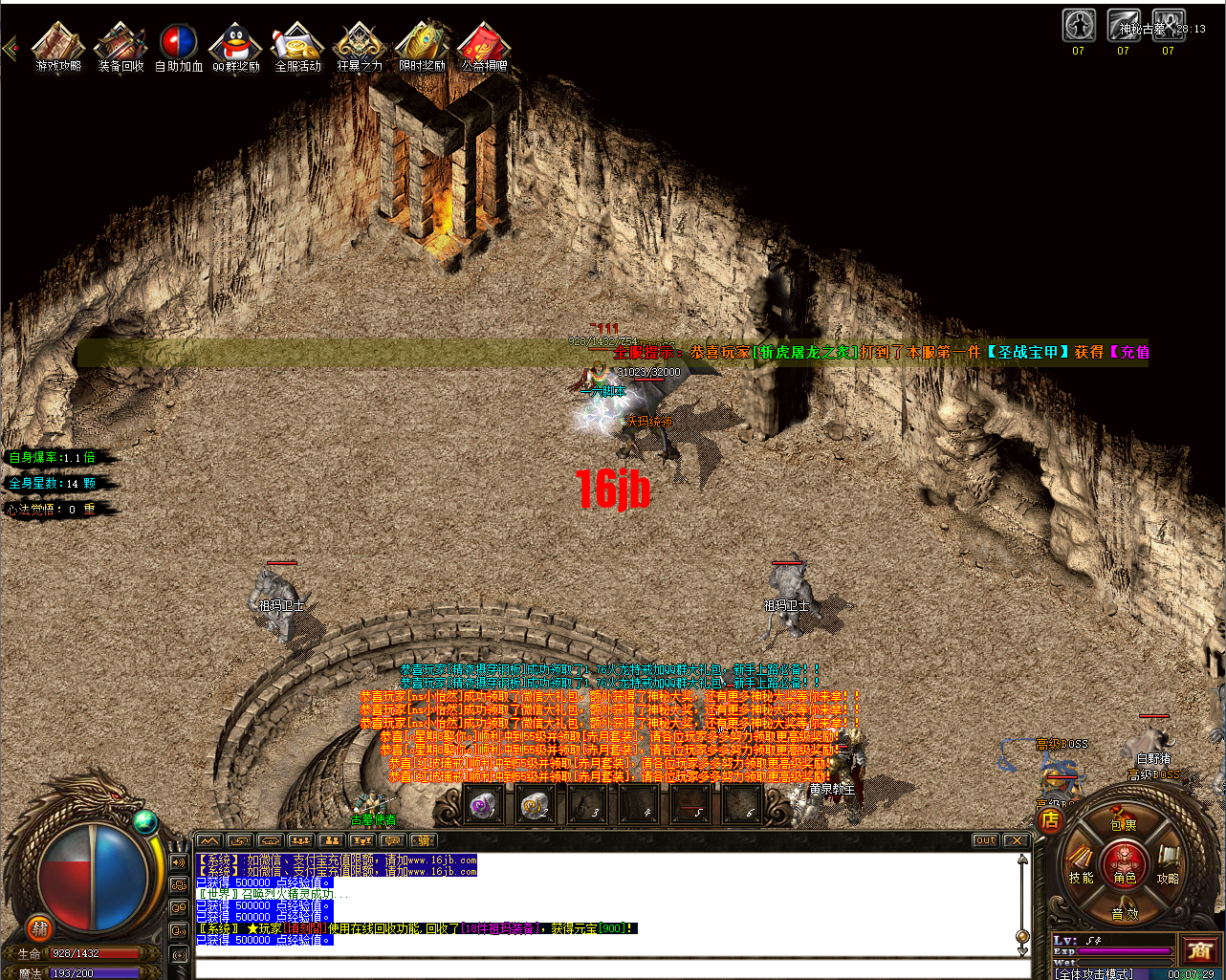Open the 全服活动 server events icon
This screenshot has height=980, width=1226.
point(297,43)
